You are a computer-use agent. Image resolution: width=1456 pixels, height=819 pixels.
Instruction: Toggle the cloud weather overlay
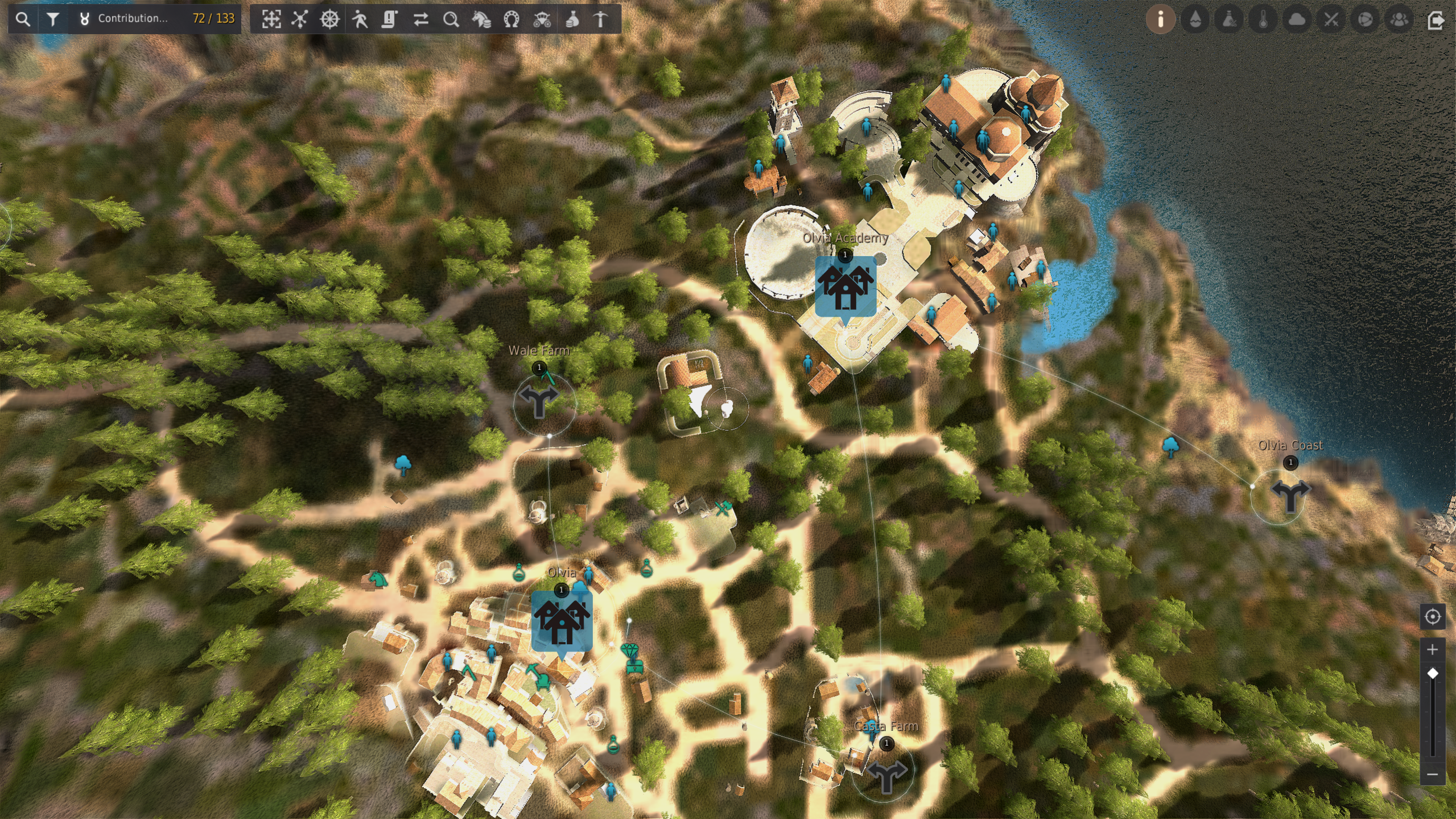[1297, 19]
